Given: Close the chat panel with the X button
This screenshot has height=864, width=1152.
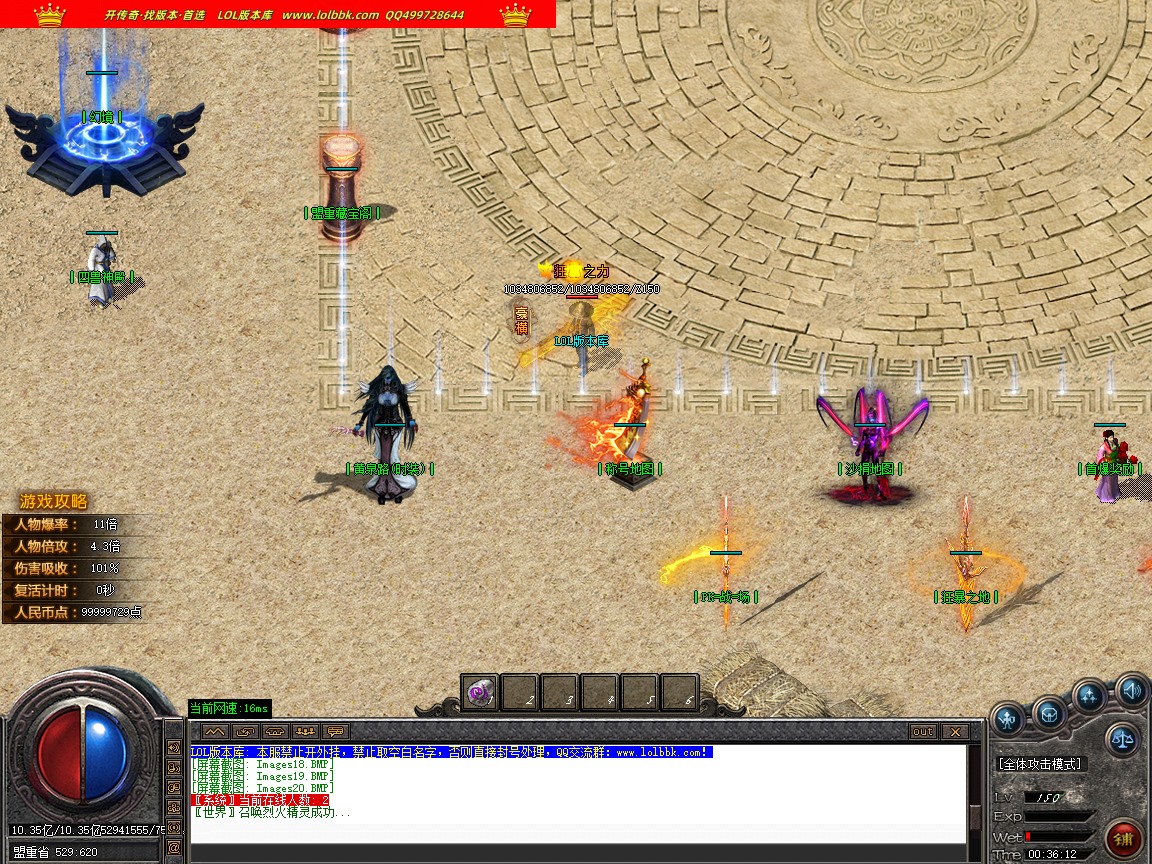Looking at the screenshot, I should (x=955, y=732).
